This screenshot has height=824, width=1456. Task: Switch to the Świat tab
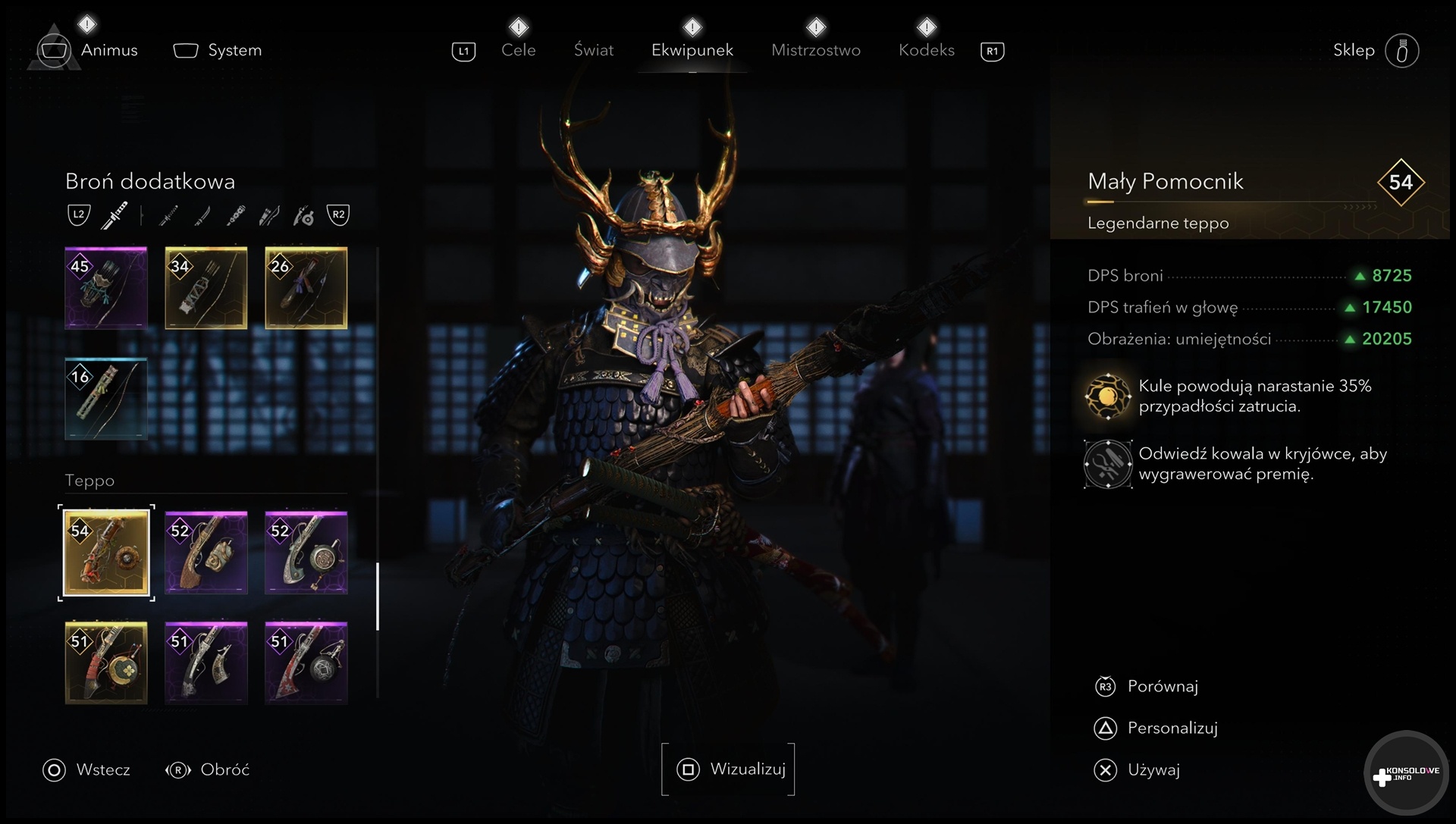click(x=593, y=50)
